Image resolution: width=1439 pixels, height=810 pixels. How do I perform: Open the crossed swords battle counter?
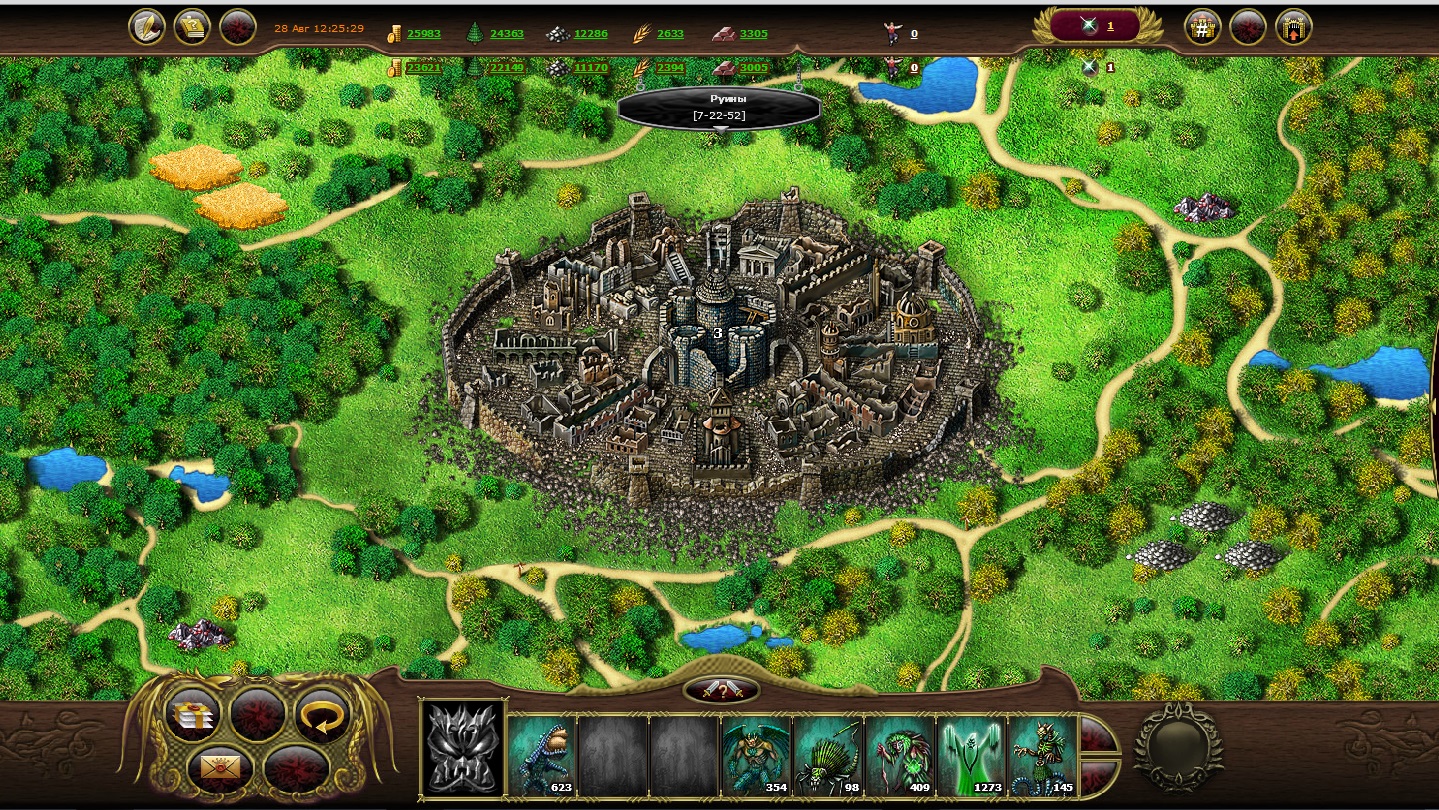click(x=1092, y=26)
